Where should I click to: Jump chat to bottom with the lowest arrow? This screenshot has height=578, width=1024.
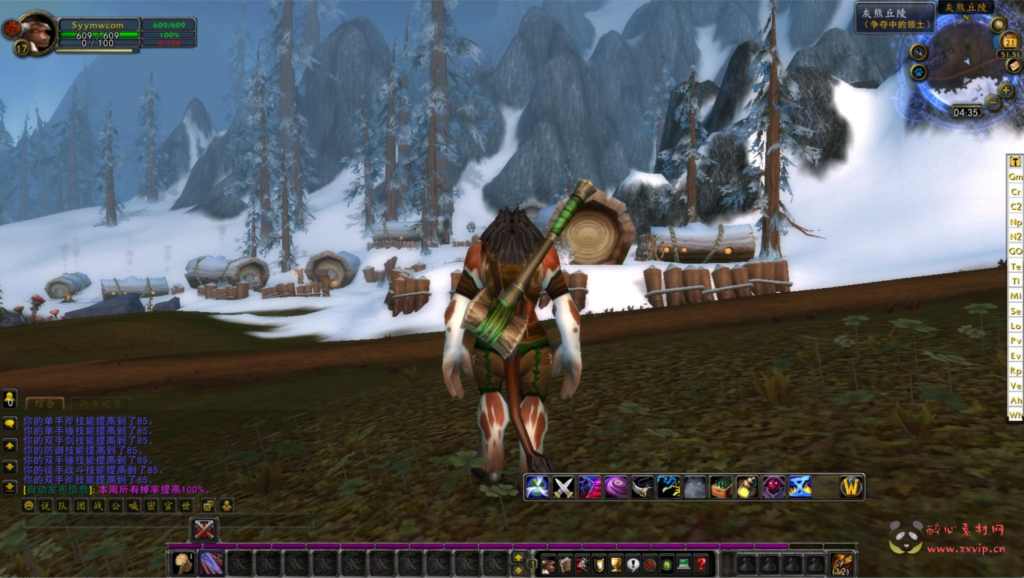9,487
